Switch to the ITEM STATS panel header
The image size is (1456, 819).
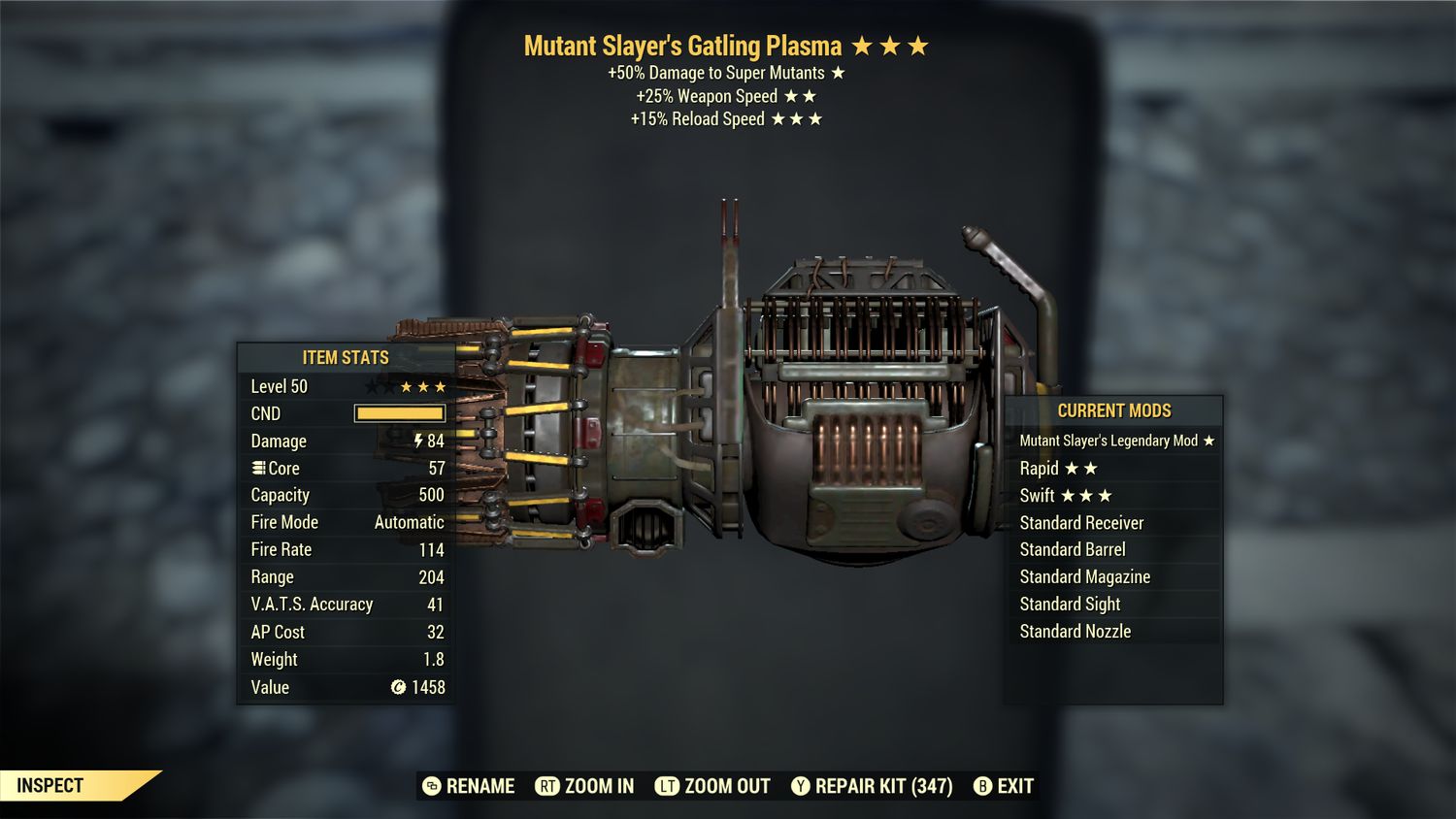point(345,357)
